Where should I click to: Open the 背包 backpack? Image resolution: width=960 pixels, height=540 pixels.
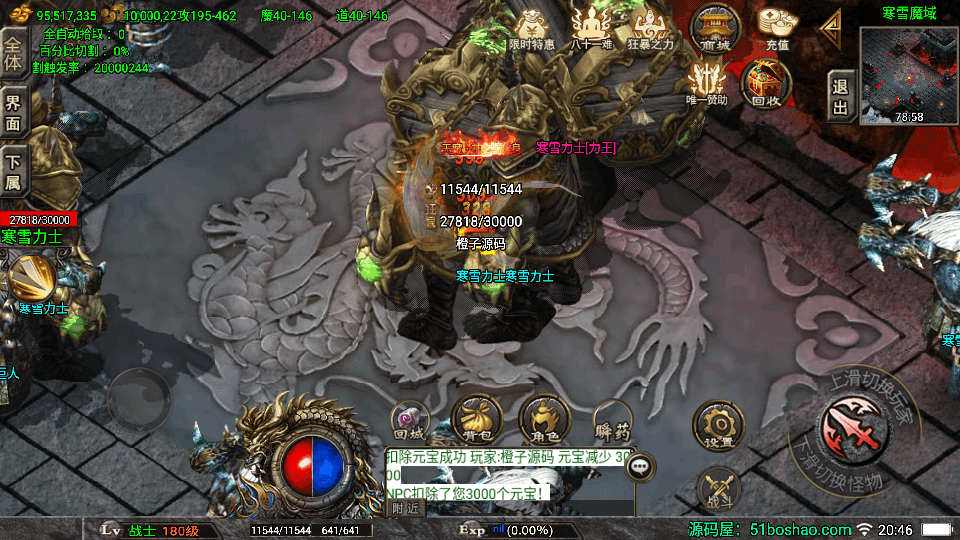476,419
